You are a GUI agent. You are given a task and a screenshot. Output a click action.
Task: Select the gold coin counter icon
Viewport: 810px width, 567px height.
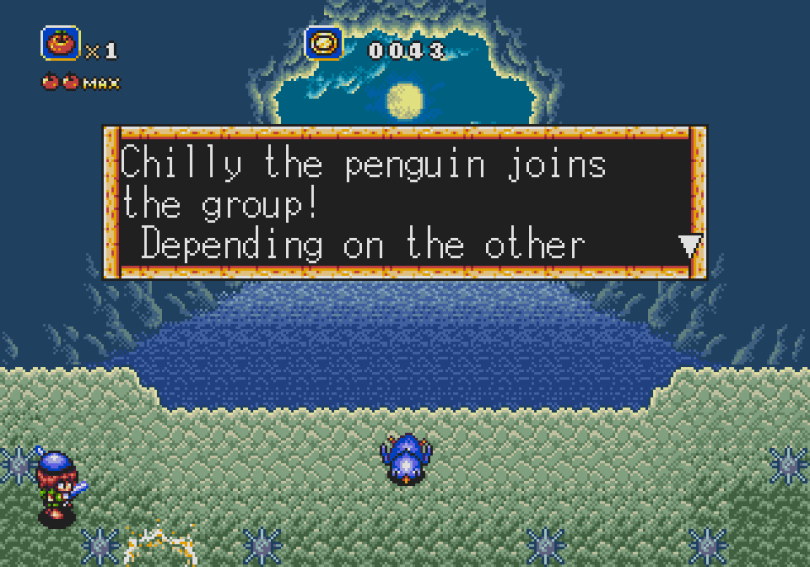pyautogui.click(x=324, y=43)
